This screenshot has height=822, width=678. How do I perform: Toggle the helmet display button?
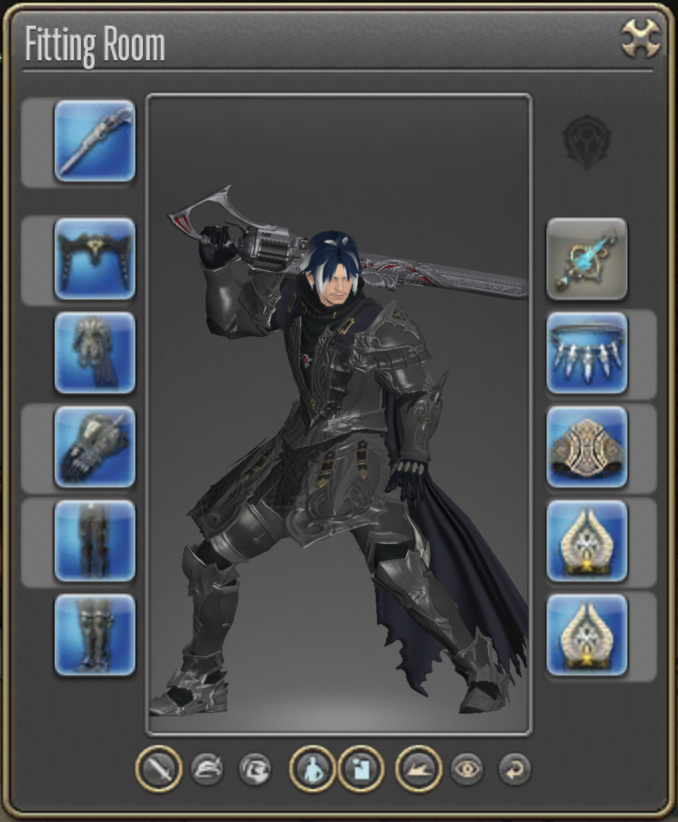pyautogui.click(x=207, y=769)
